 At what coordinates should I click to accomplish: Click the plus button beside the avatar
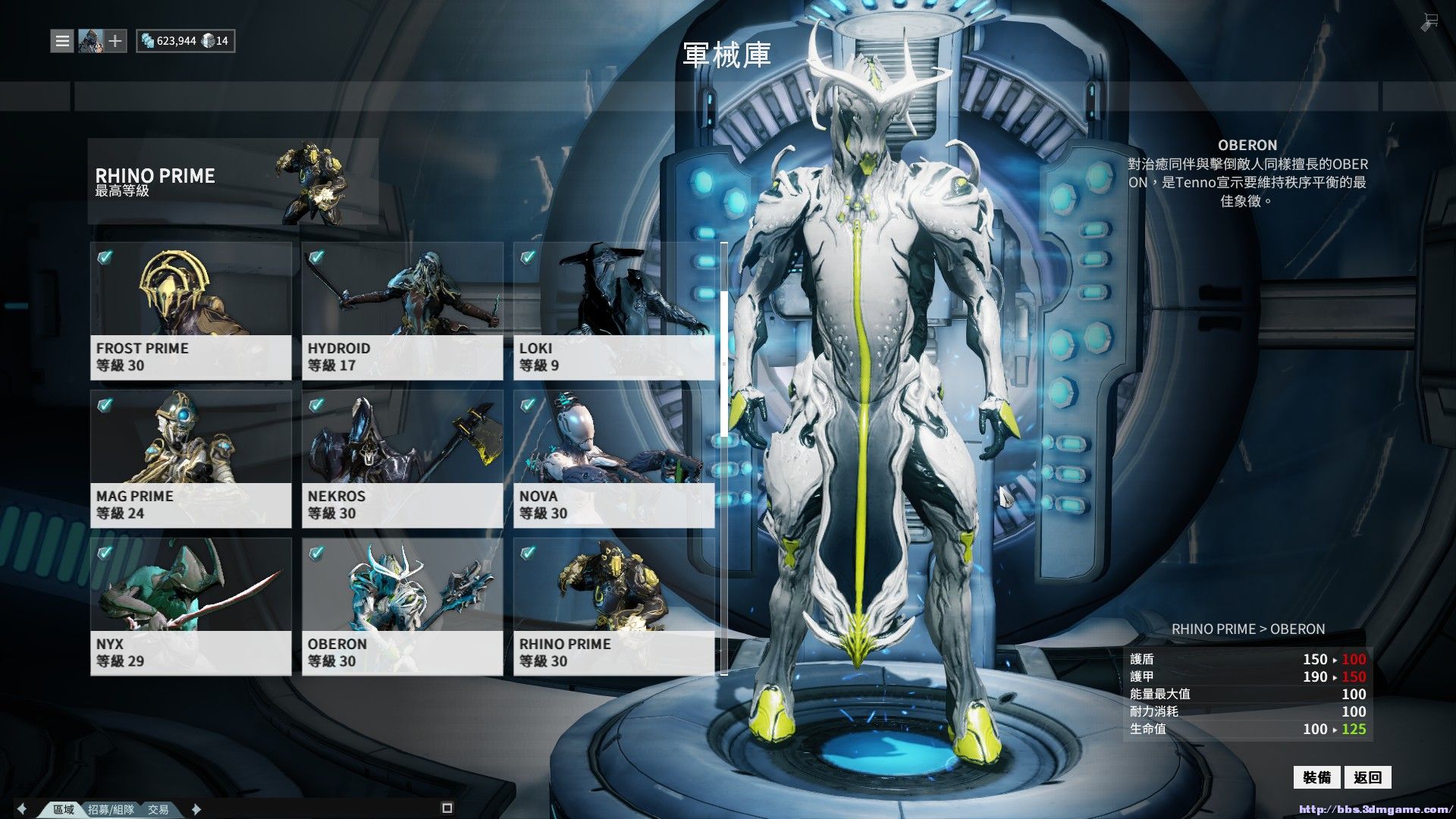(x=115, y=41)
